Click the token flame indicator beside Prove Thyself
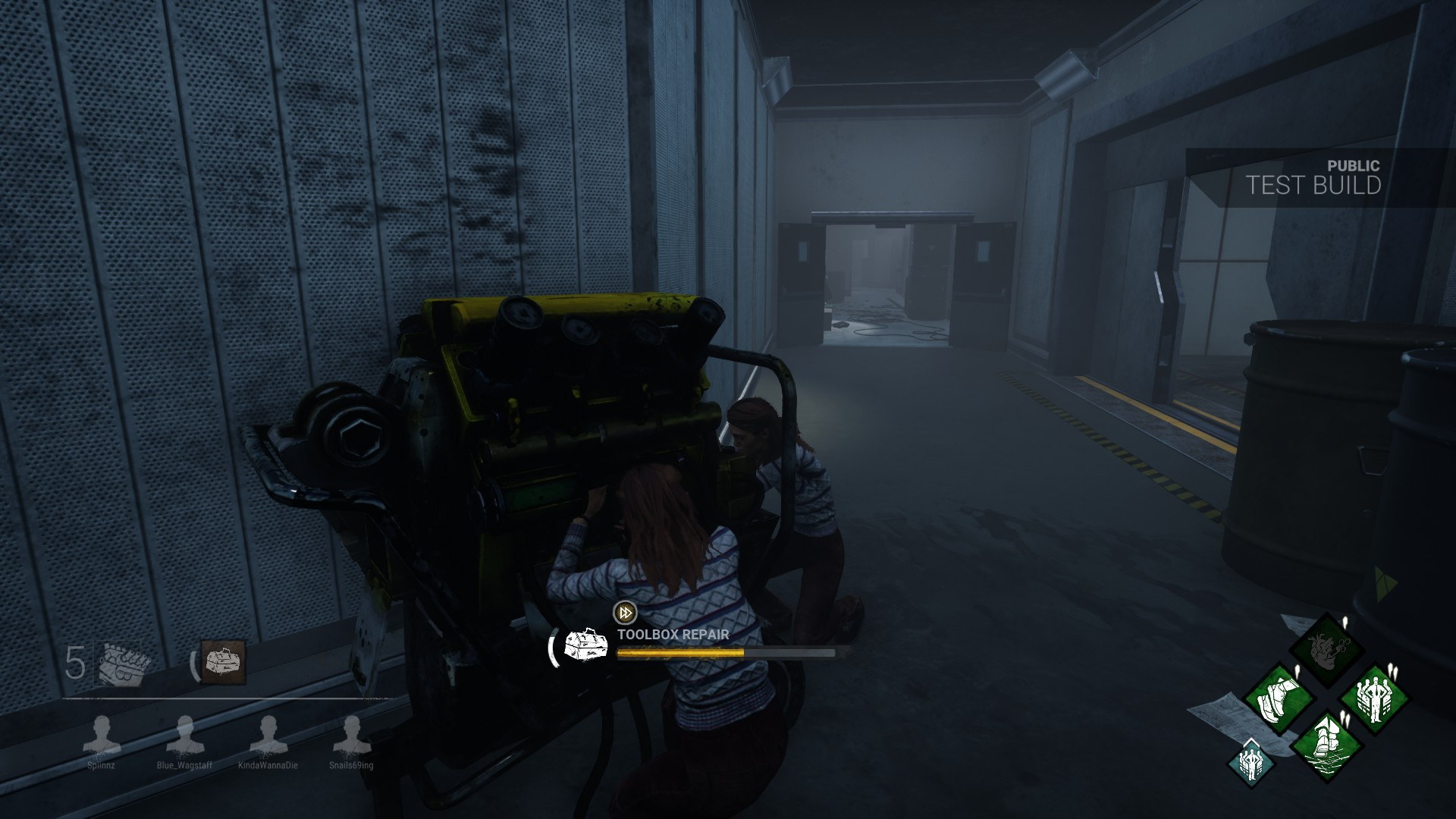This screenshot has height=819, width=1456. coord(1394,670)
